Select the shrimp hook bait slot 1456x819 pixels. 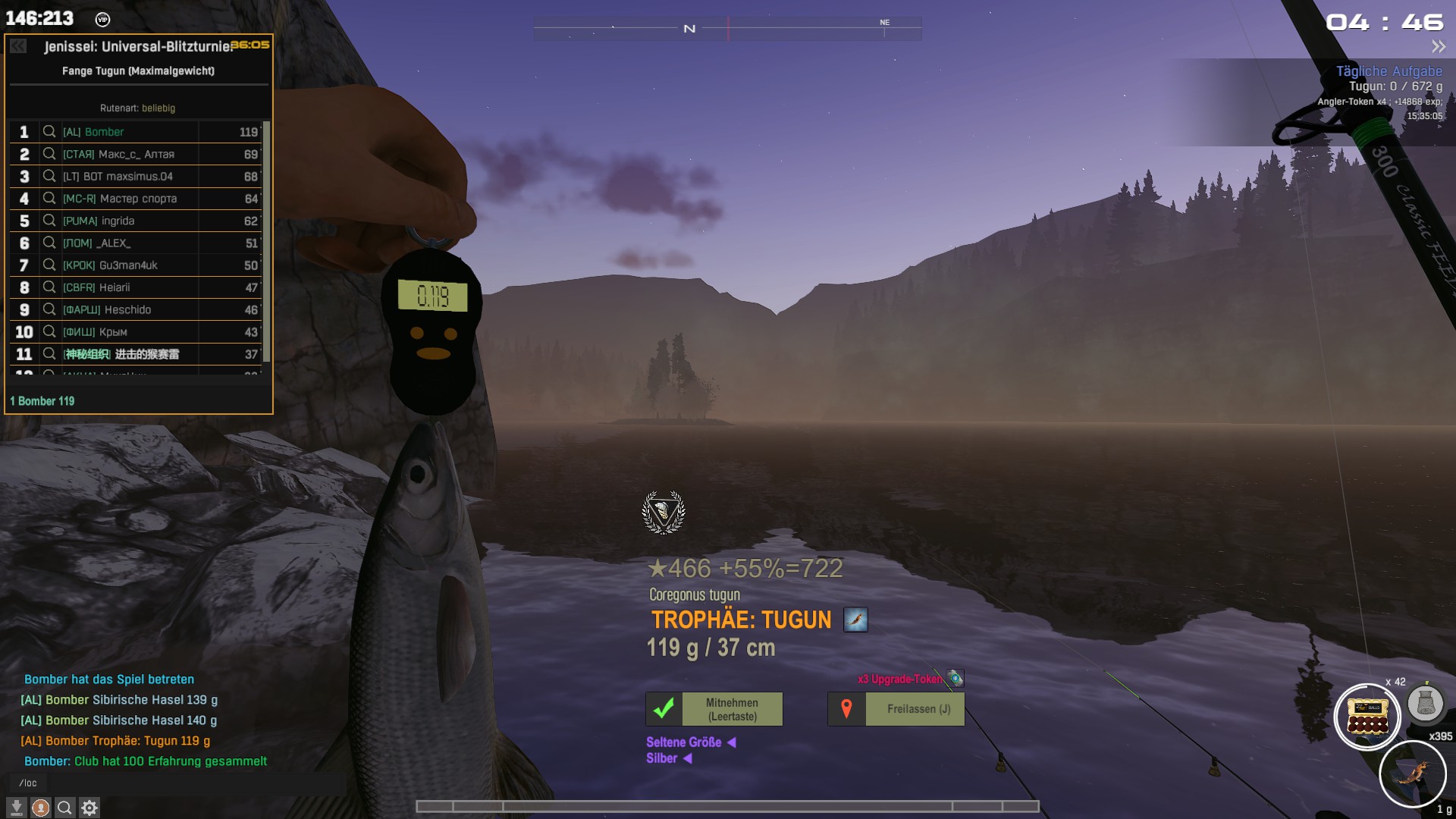click(x=1412, y=774)
